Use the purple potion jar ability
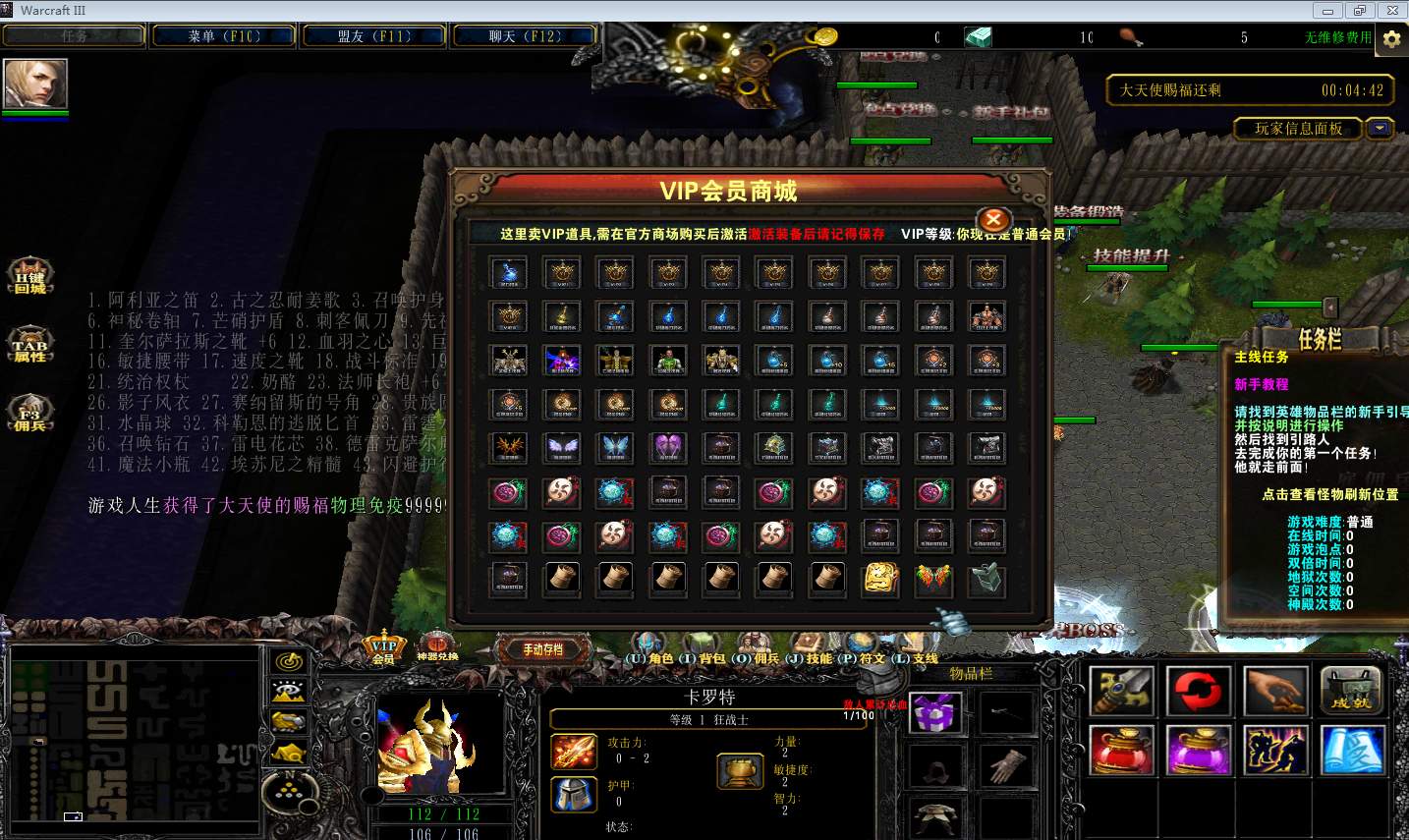This screenshot has height=840, width=1409. (x=1199, y=751)
